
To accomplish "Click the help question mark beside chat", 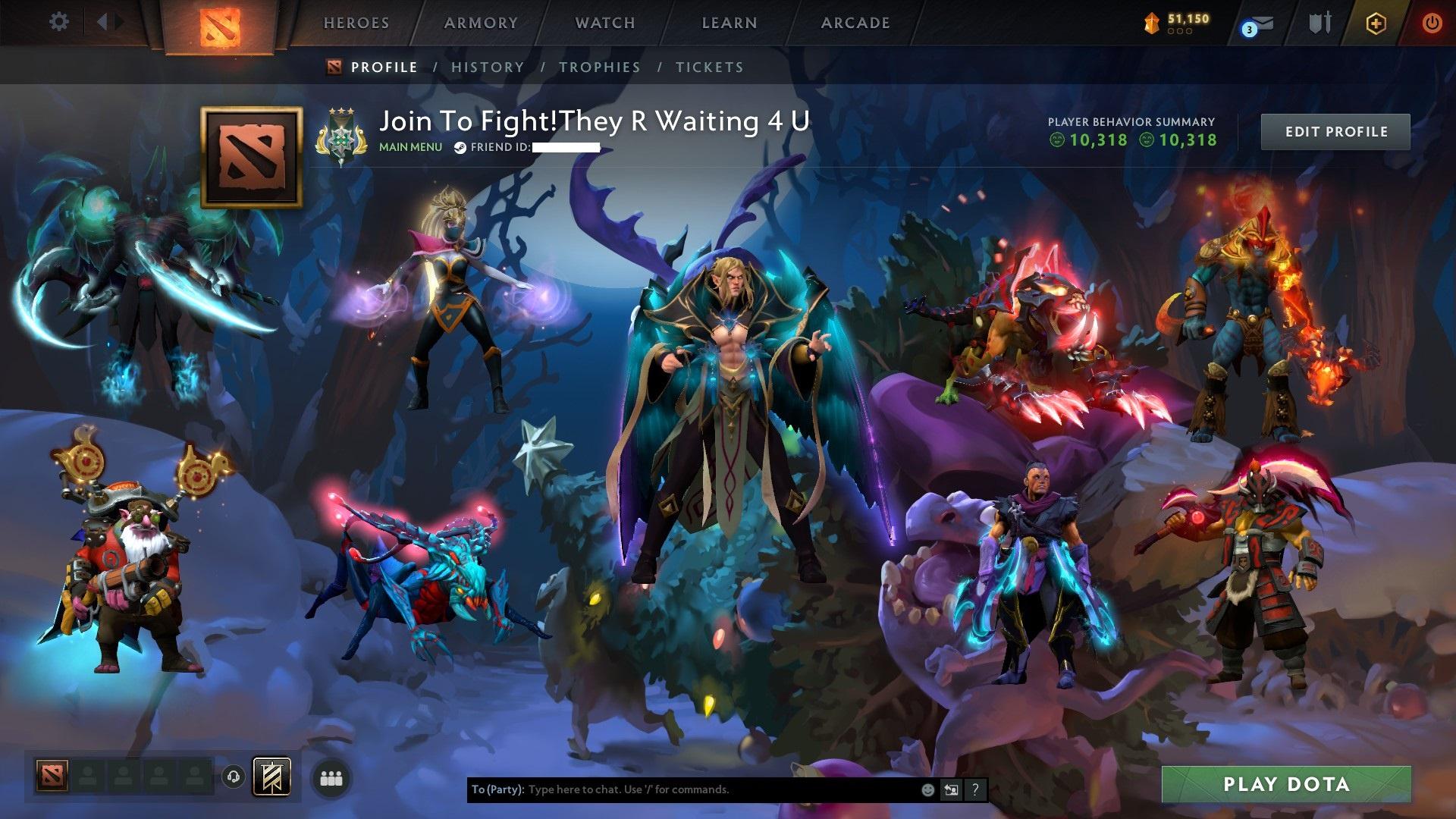I will [x=975, y=790].
